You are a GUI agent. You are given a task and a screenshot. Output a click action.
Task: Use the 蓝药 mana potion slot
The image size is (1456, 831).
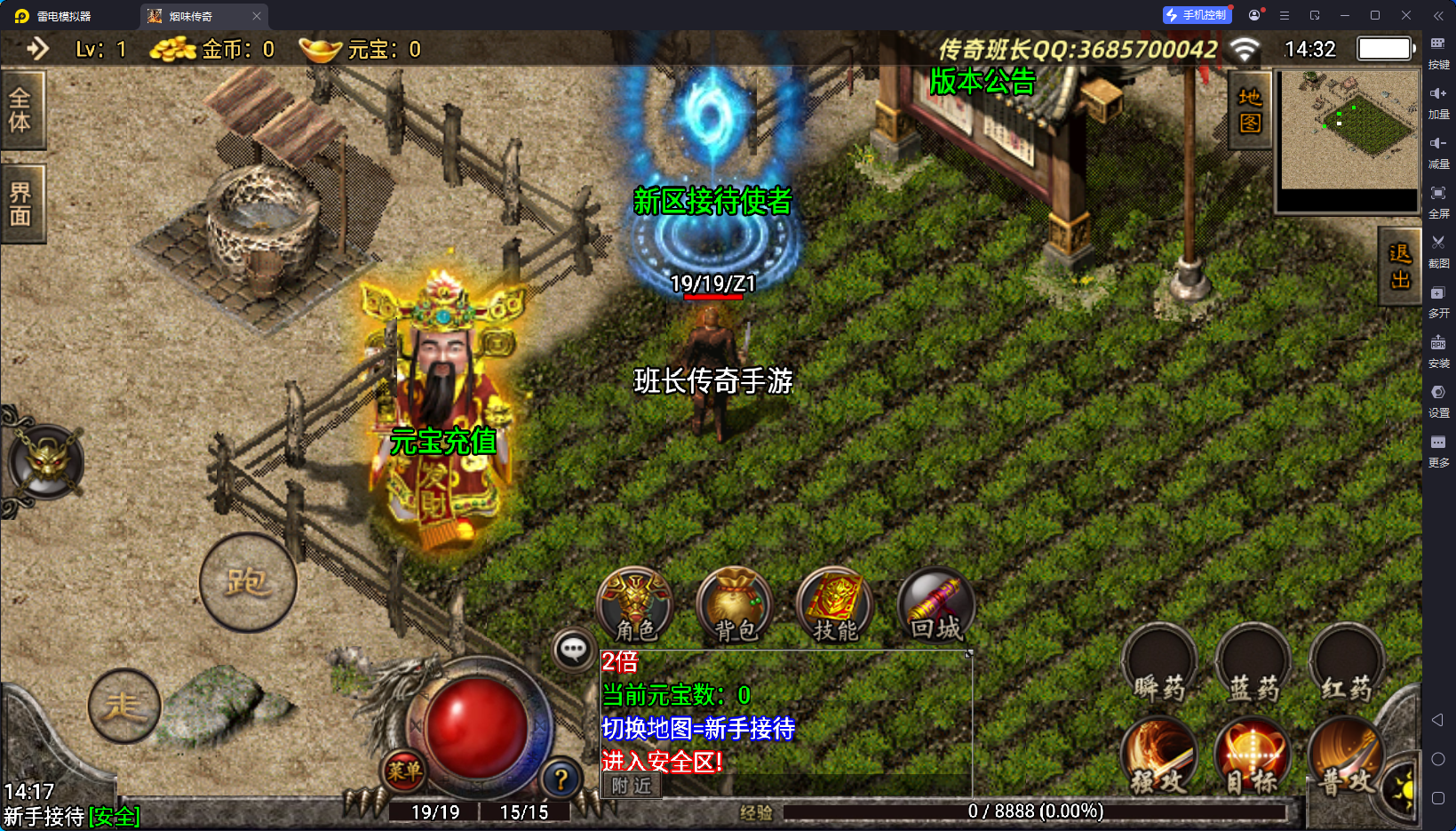click(x=1253, y=668)
